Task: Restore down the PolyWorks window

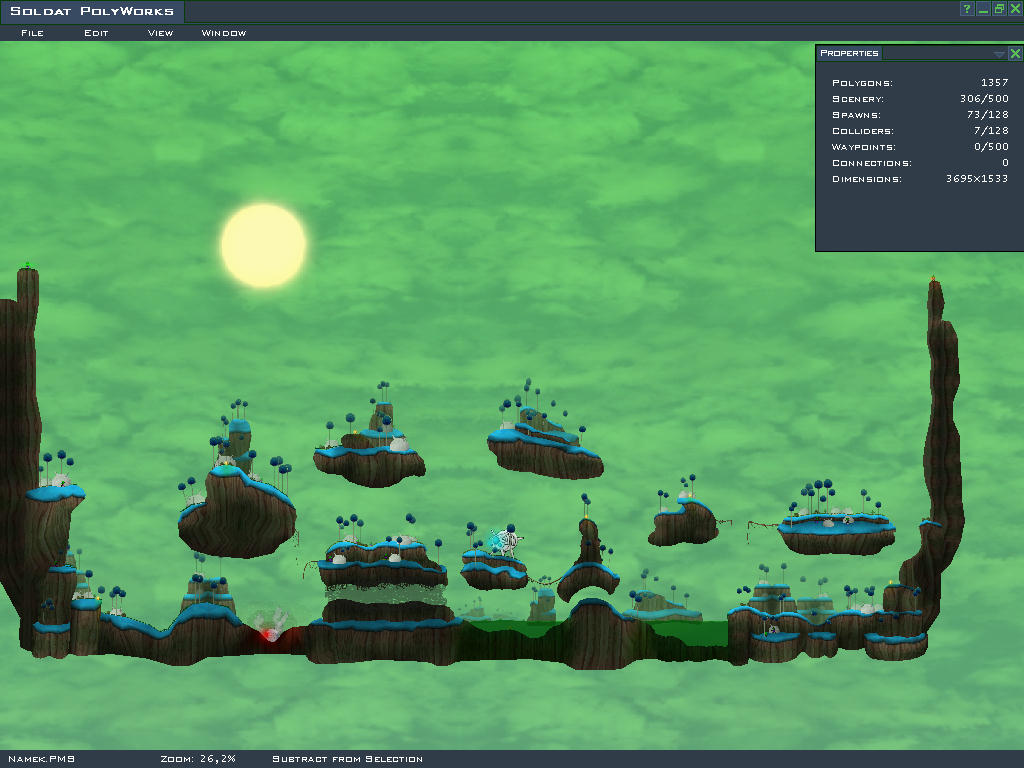Action: pyautogui.click(x=999, y=9)
